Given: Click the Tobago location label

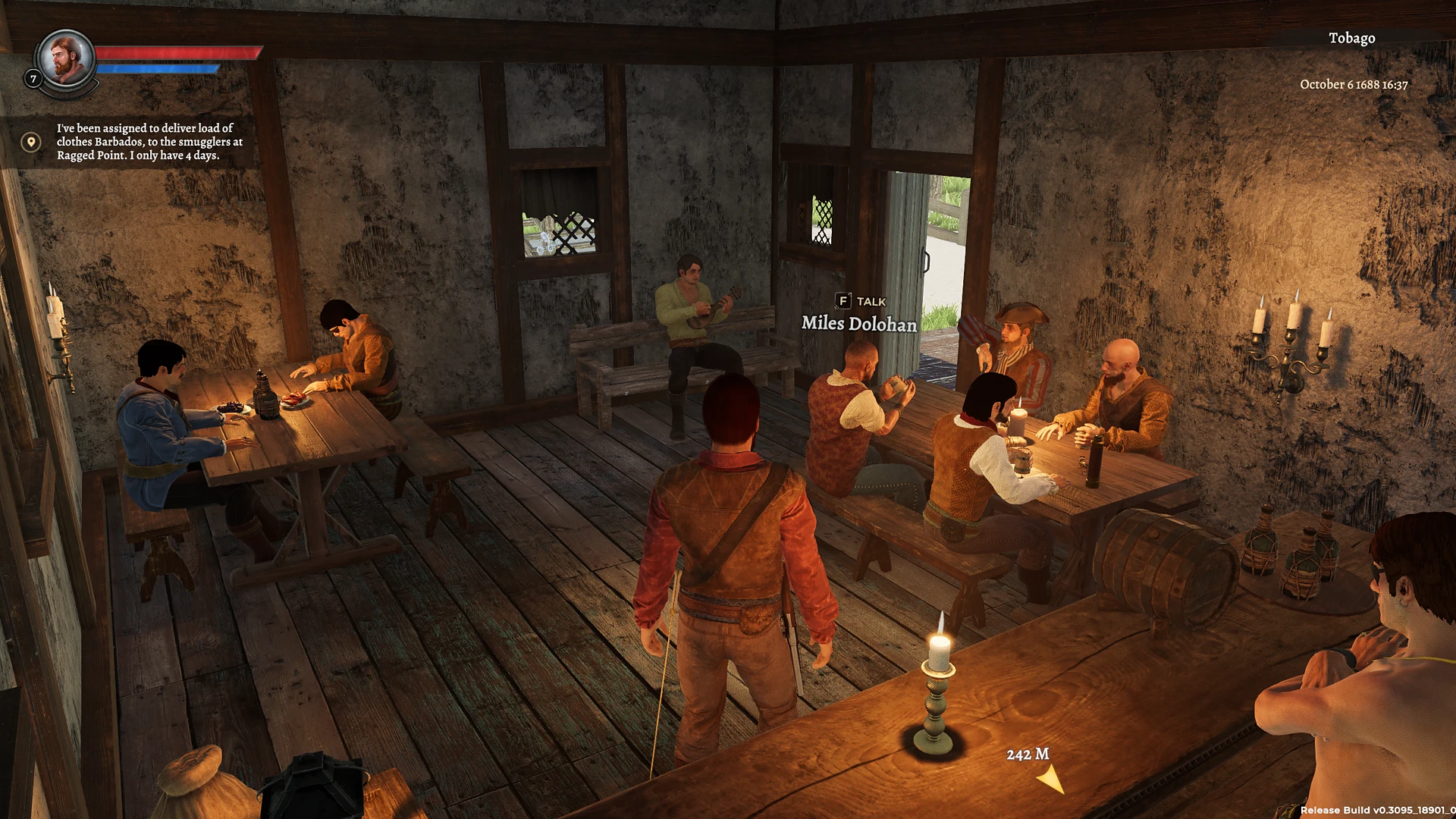Looking at the screenshot, I should pos(1351,38).
